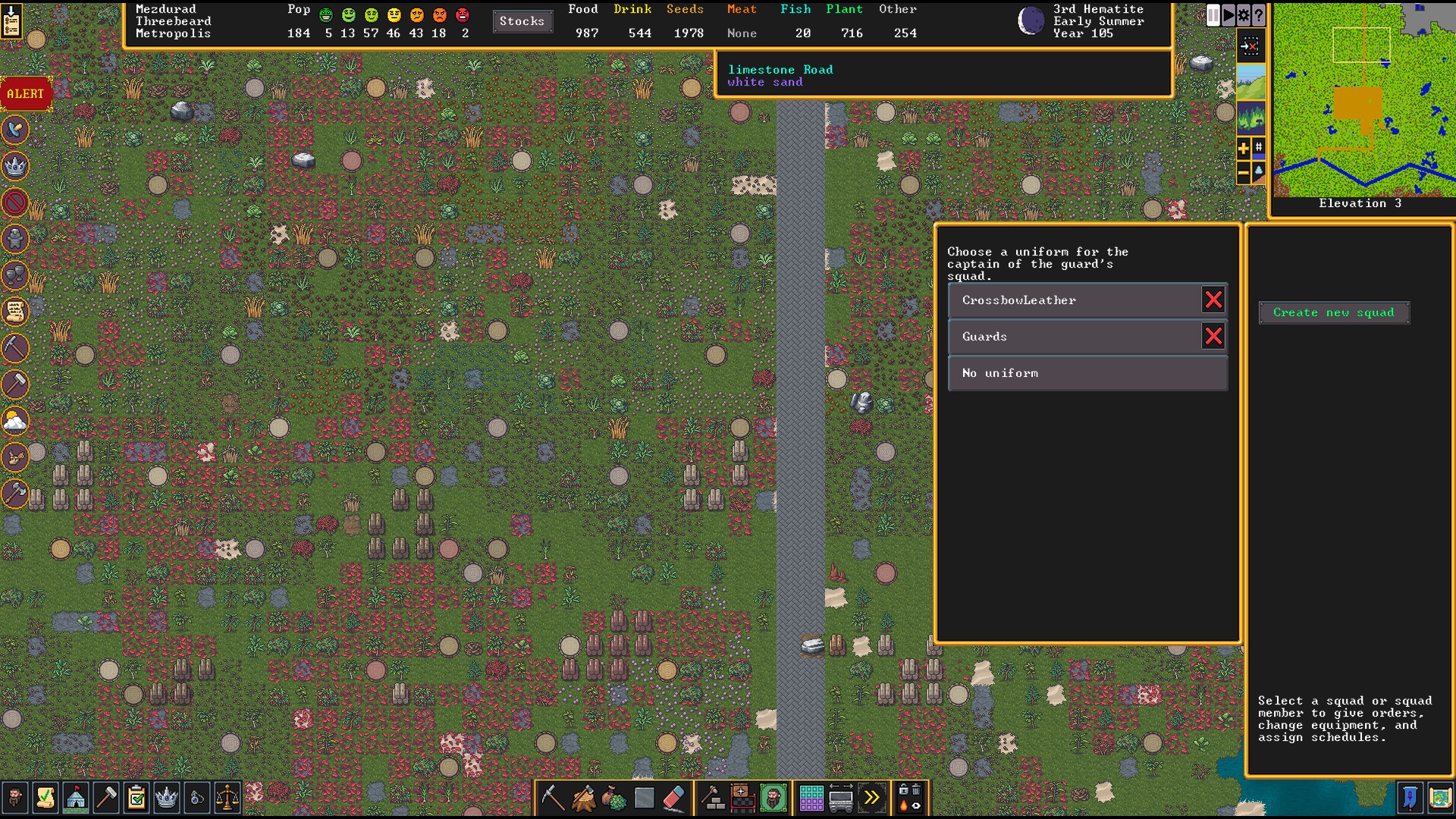Choose the Guards uniform

pos(1073,337)
